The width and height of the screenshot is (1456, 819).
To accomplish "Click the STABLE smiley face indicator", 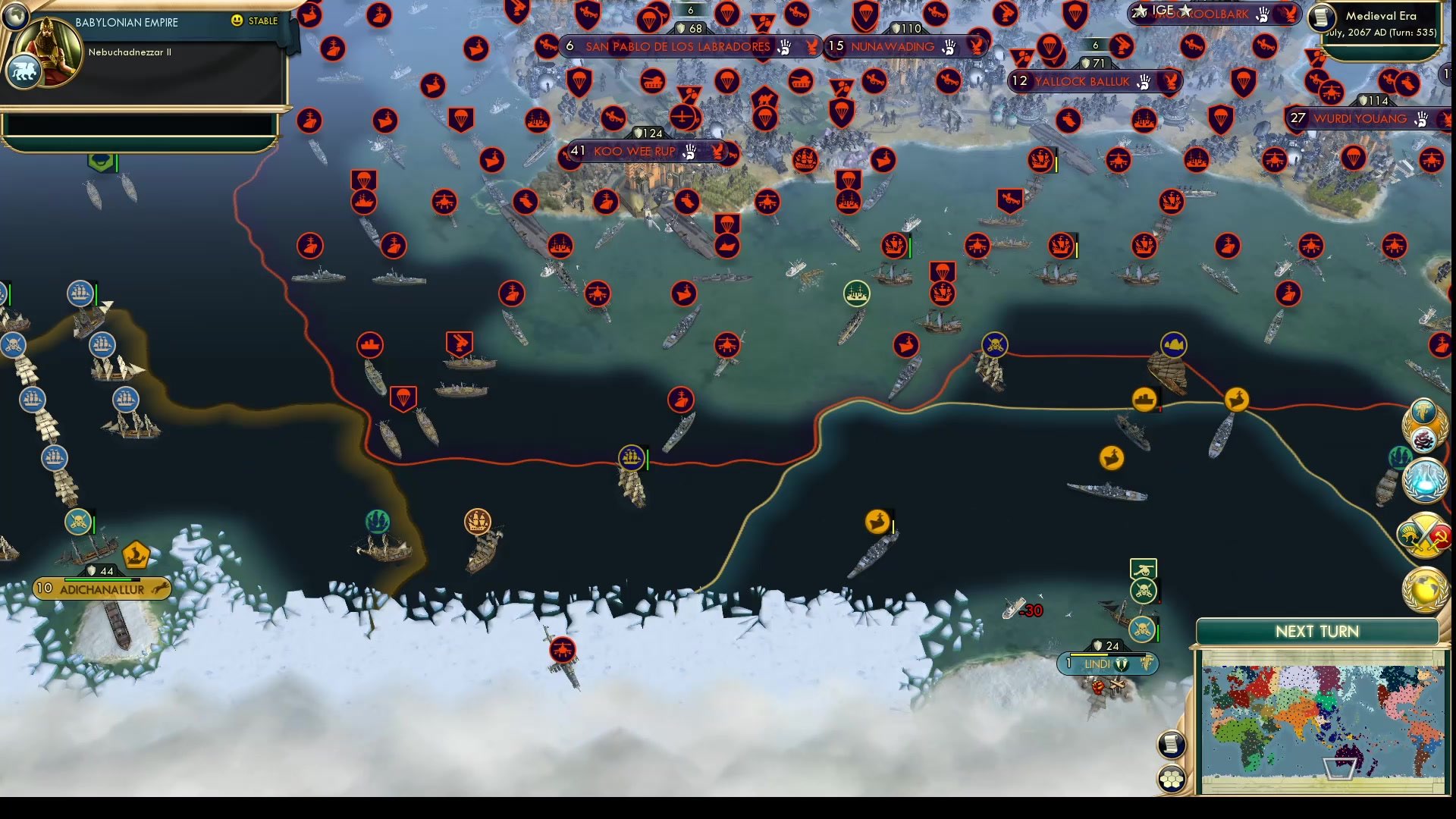I will click(238, 21).
